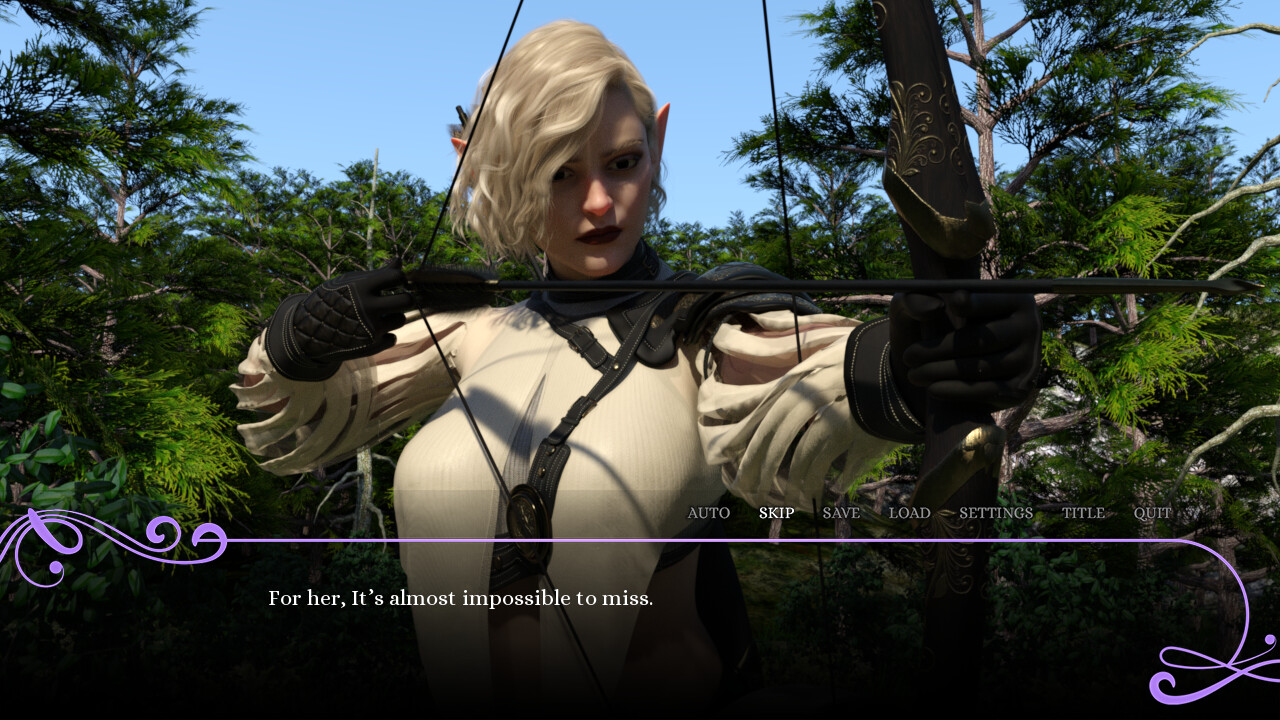Open the Load game screen
Viewport: 1280px width, 720px height.
909,513
